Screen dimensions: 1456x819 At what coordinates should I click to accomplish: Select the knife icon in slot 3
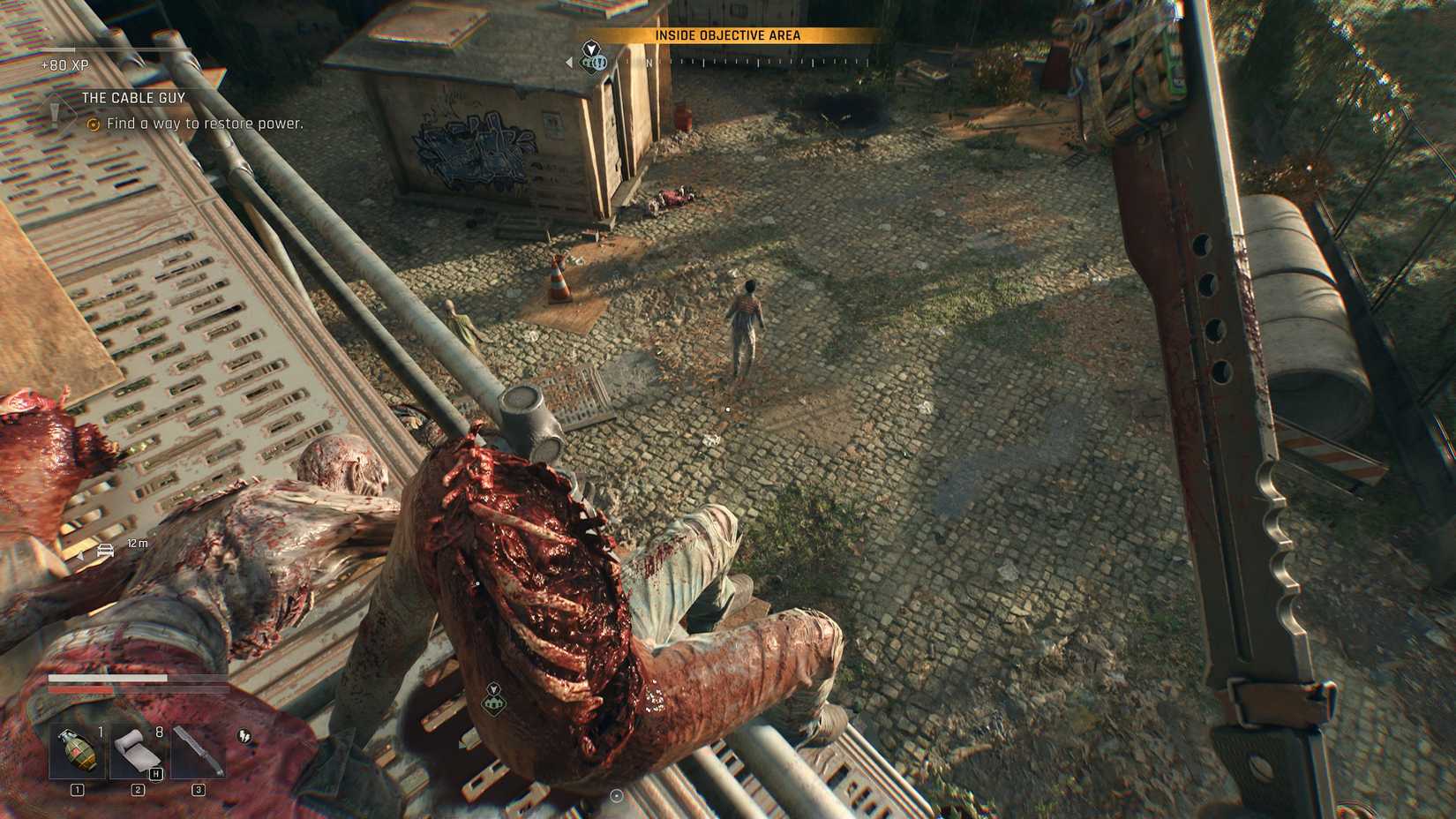198,750
